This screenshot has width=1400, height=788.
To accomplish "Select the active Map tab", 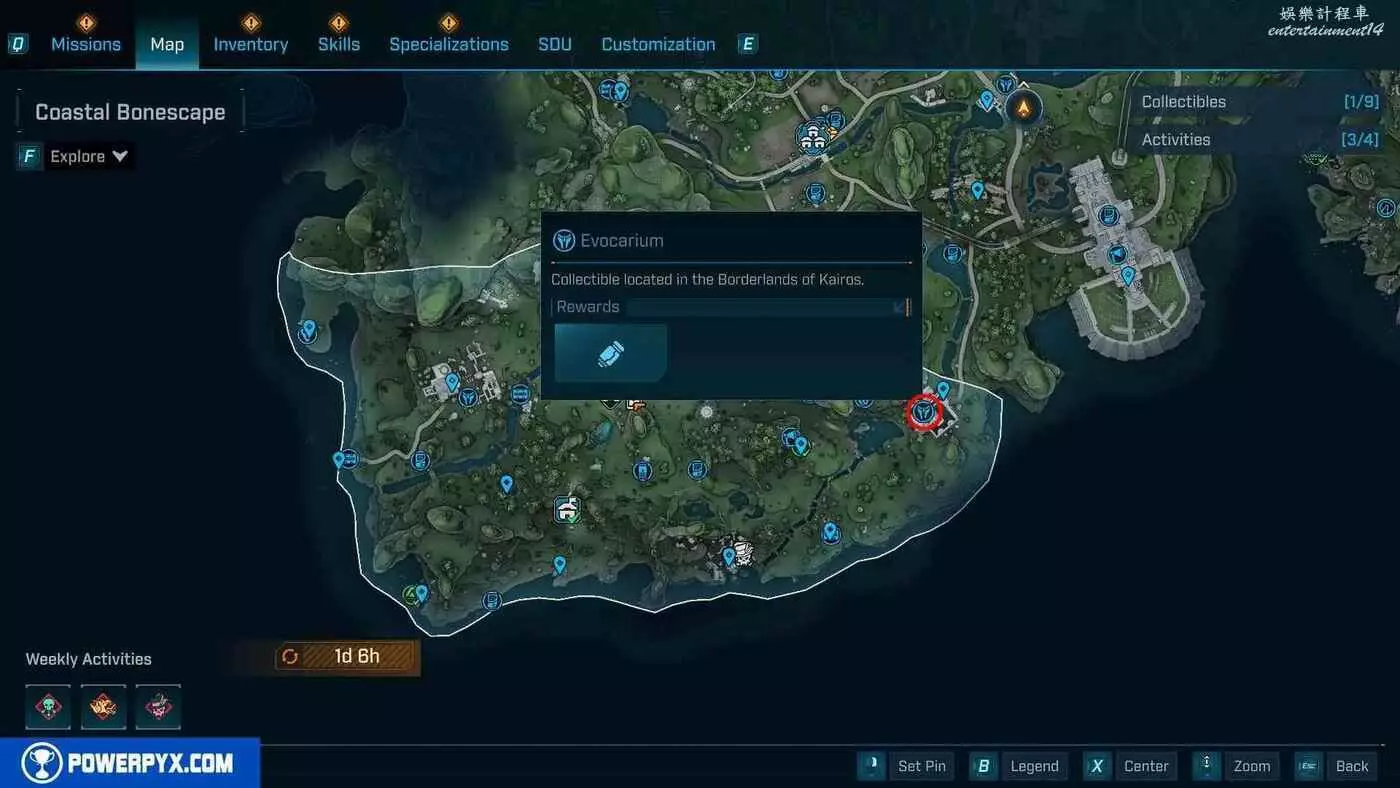I will point(167,44).
